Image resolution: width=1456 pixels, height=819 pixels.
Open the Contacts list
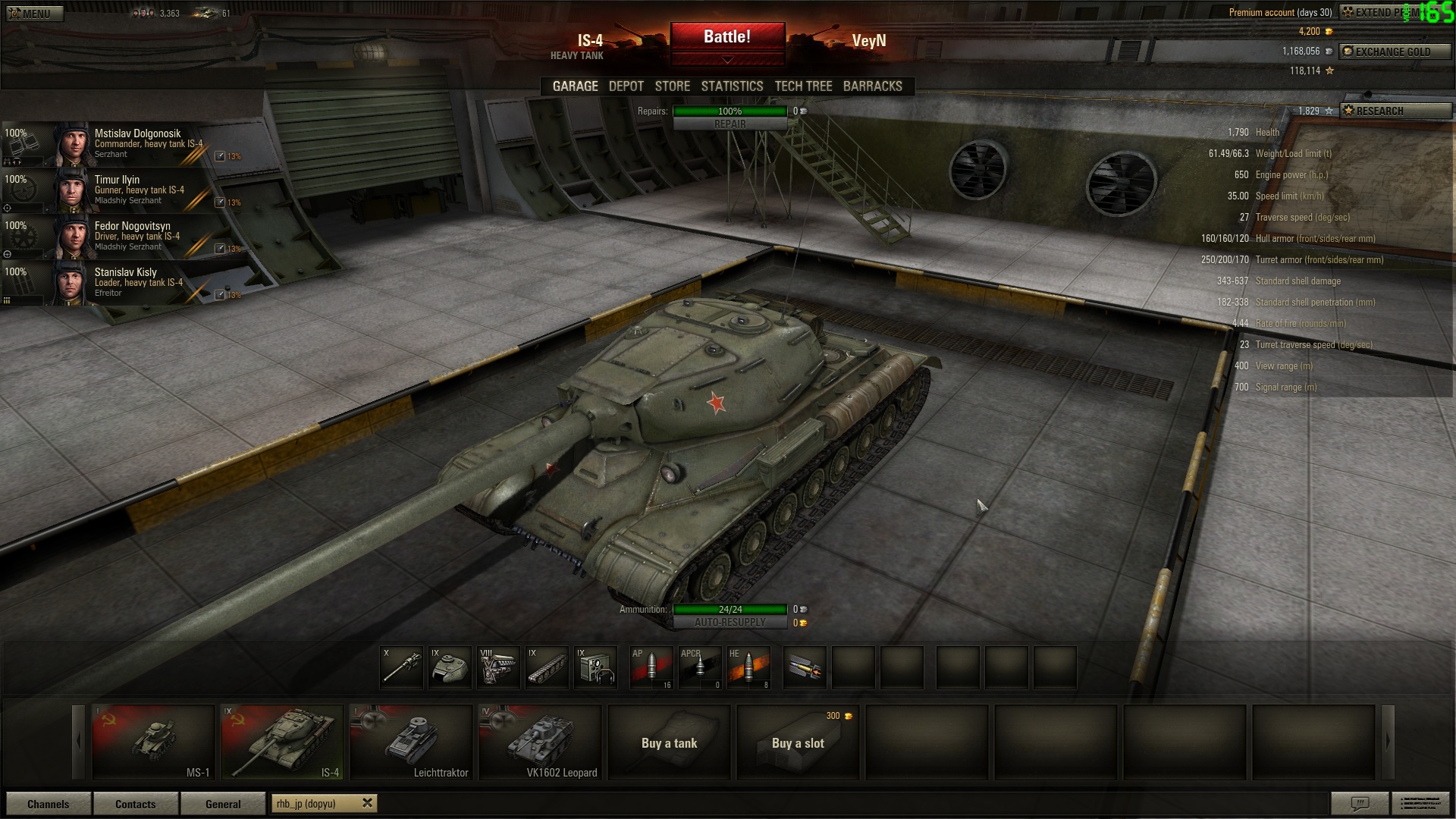136,804
